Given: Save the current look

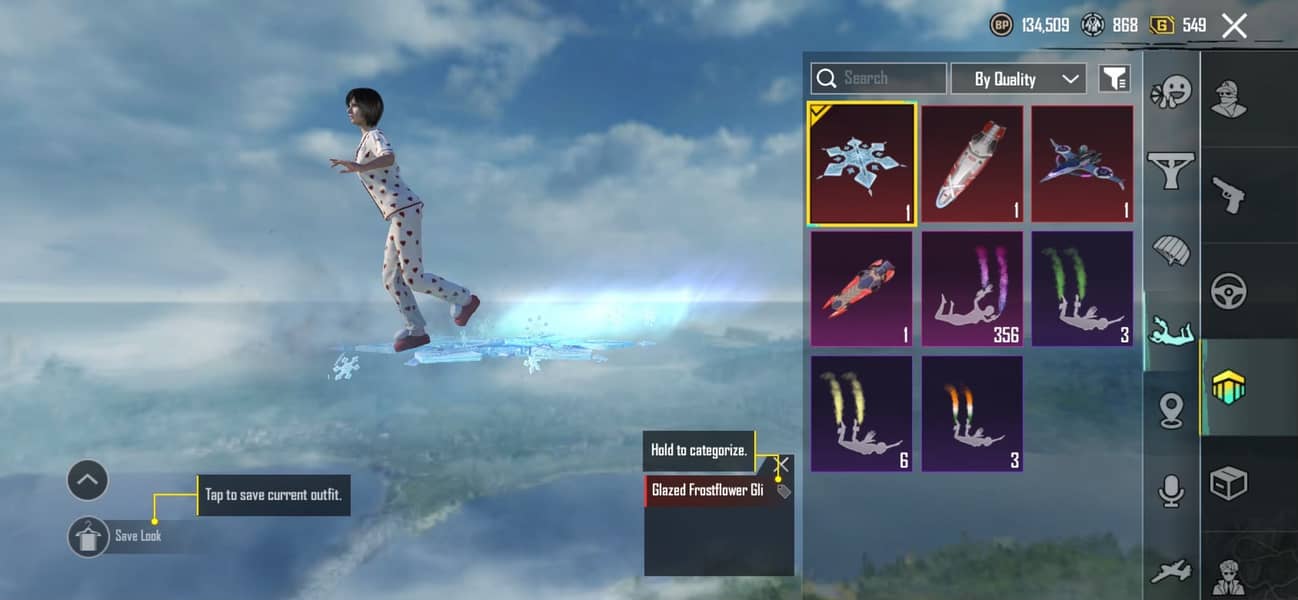Looking at the screenshot, I should tap(89, 537).
